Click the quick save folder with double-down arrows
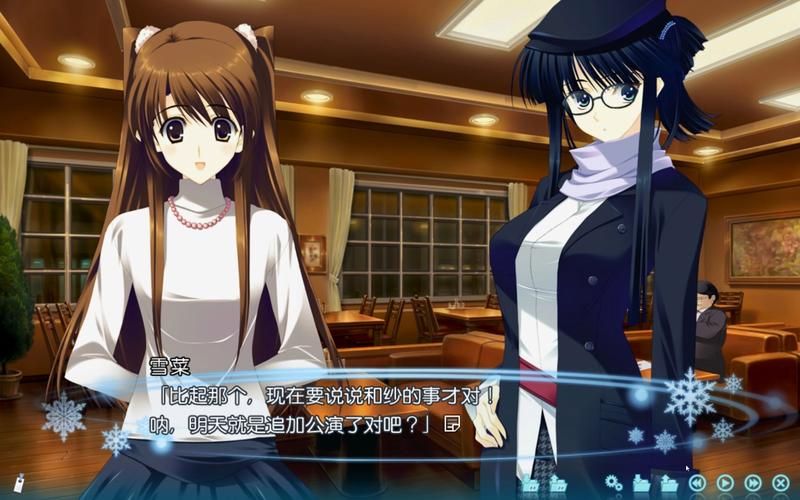 pyautogui.click(x=530, y=484)
